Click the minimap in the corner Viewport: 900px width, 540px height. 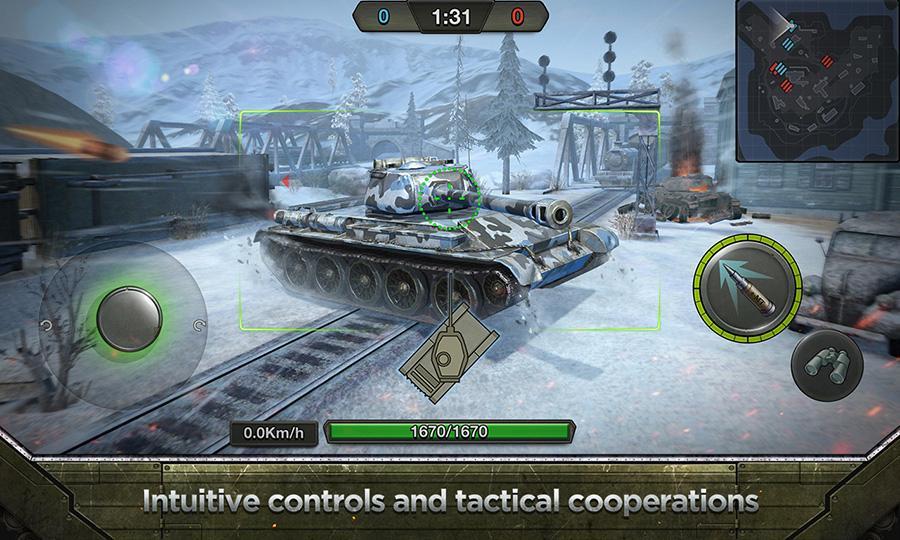[816, 80]
